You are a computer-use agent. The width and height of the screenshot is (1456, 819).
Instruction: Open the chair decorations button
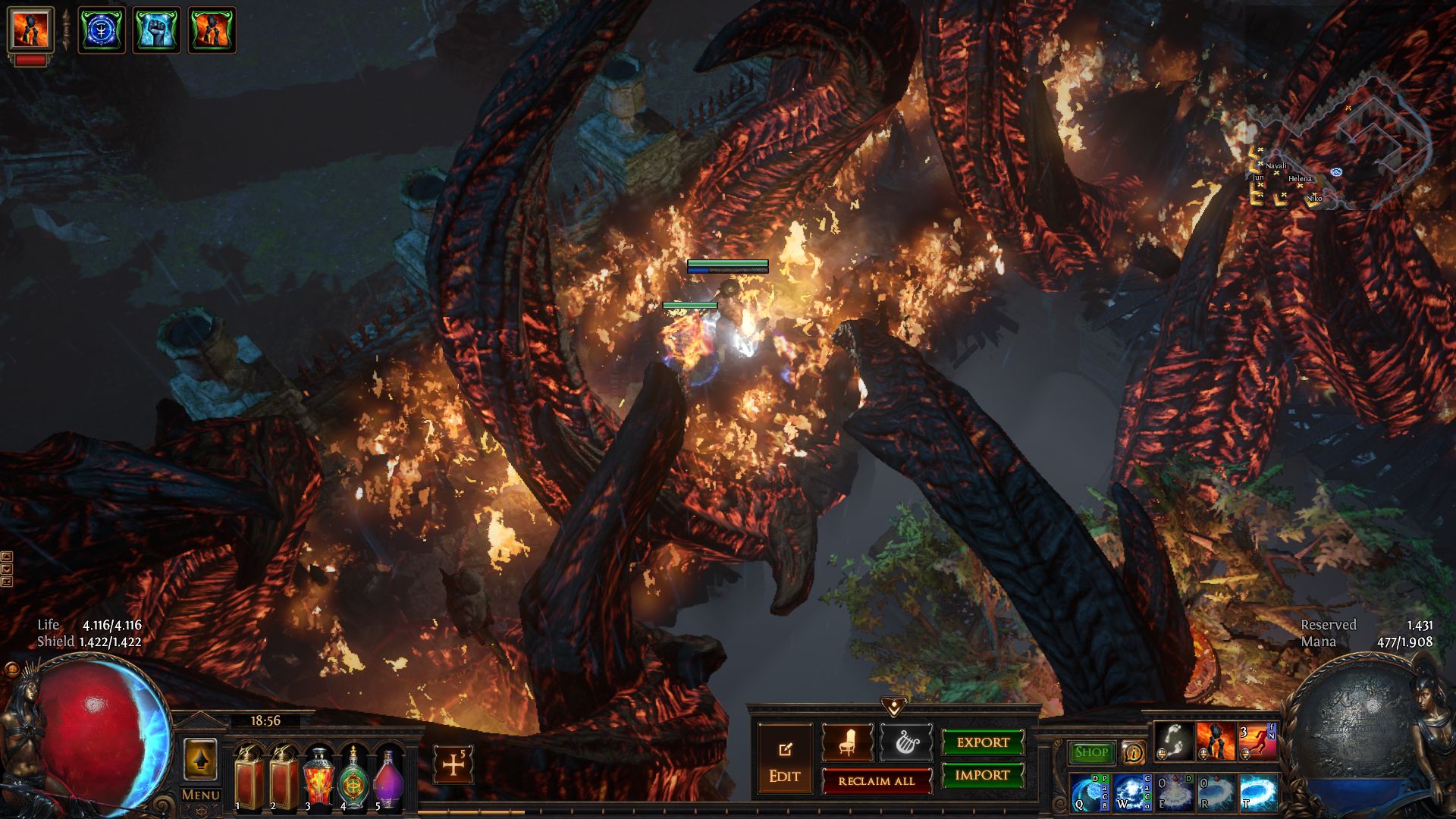(847, 742)
